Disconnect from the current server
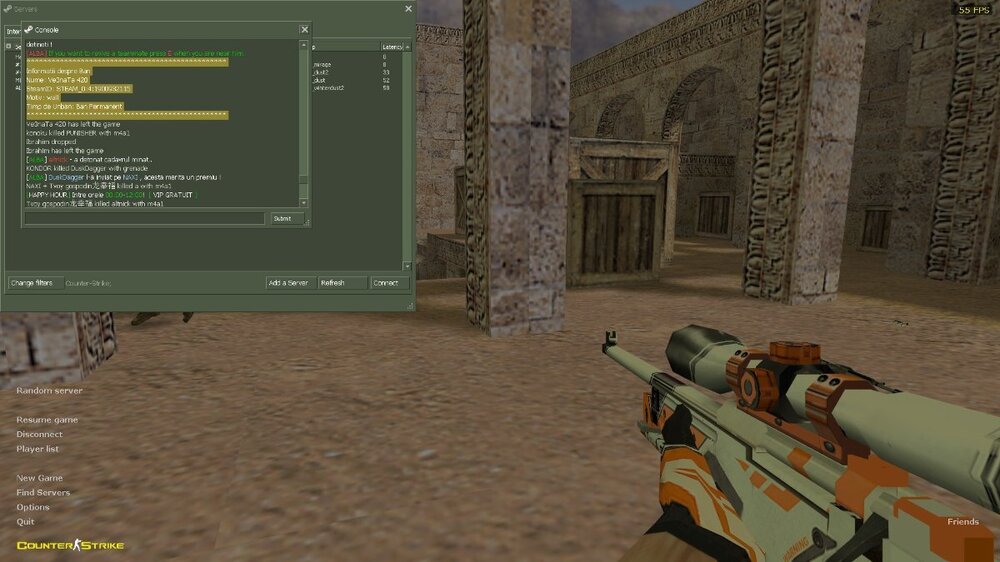This screenshot has width=1000, height=562. (x=39, y=434)
